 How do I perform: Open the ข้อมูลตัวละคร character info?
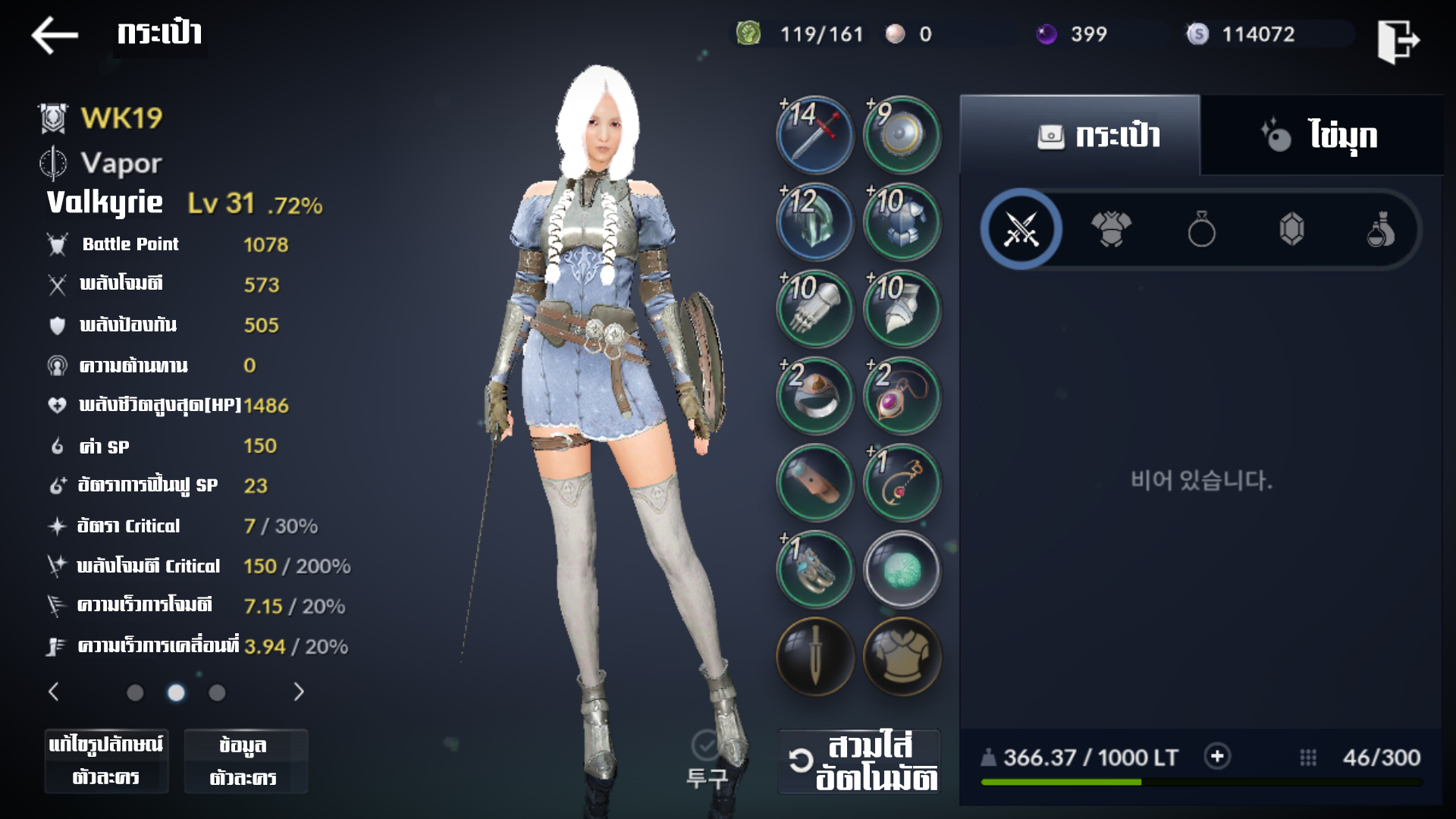[245, 761]
